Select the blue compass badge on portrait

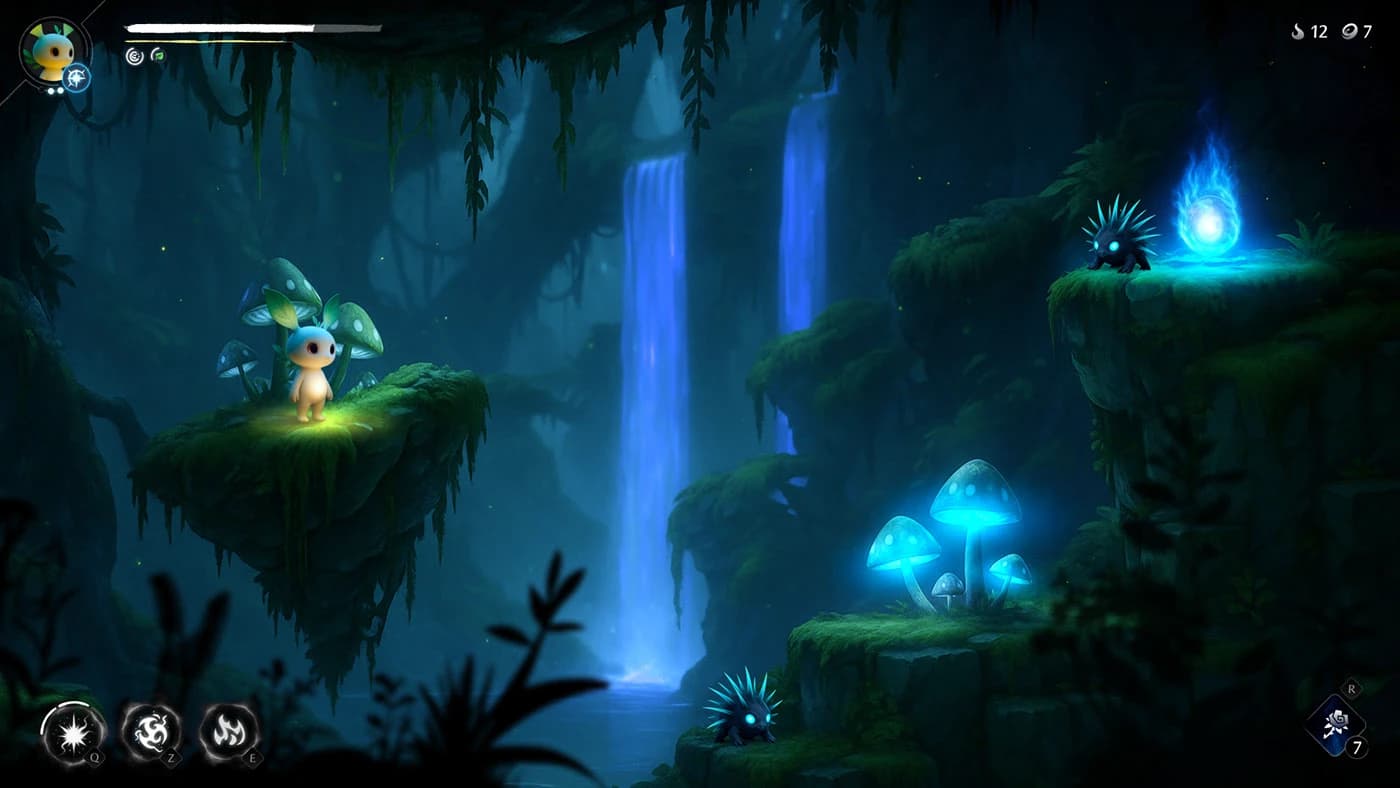[x=77, y=77]
